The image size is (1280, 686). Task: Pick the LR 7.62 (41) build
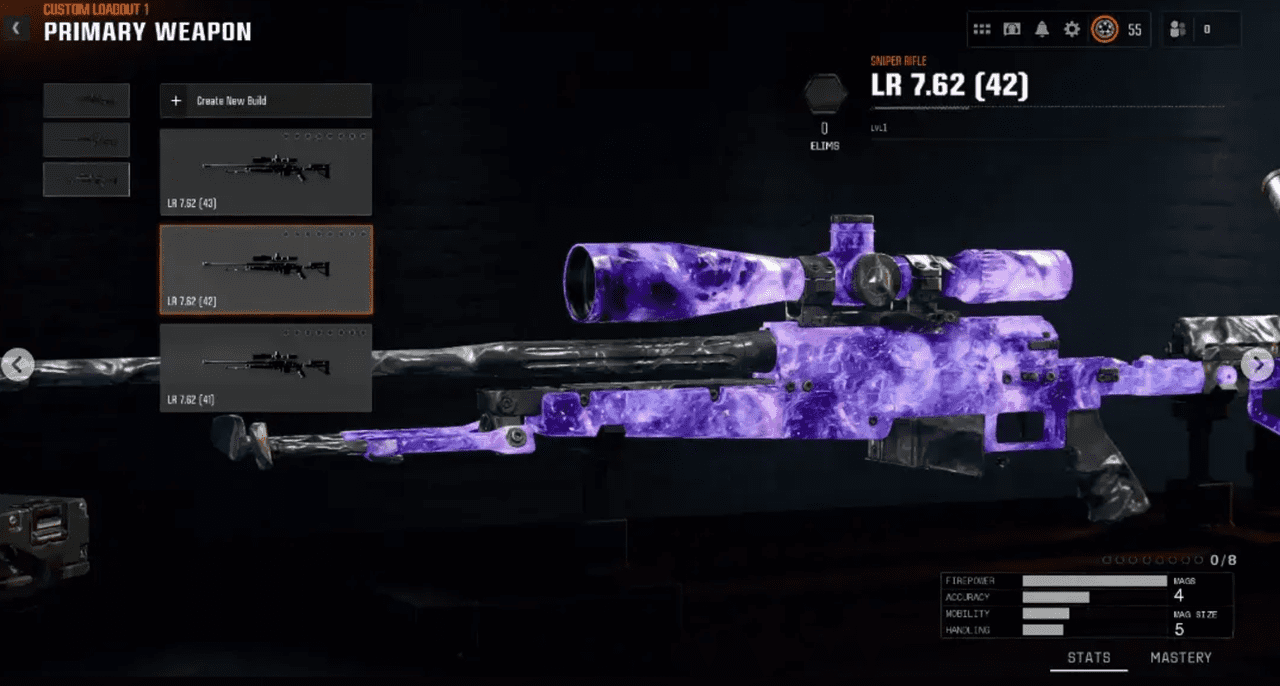pyautogui.click(x=265, y=367)
